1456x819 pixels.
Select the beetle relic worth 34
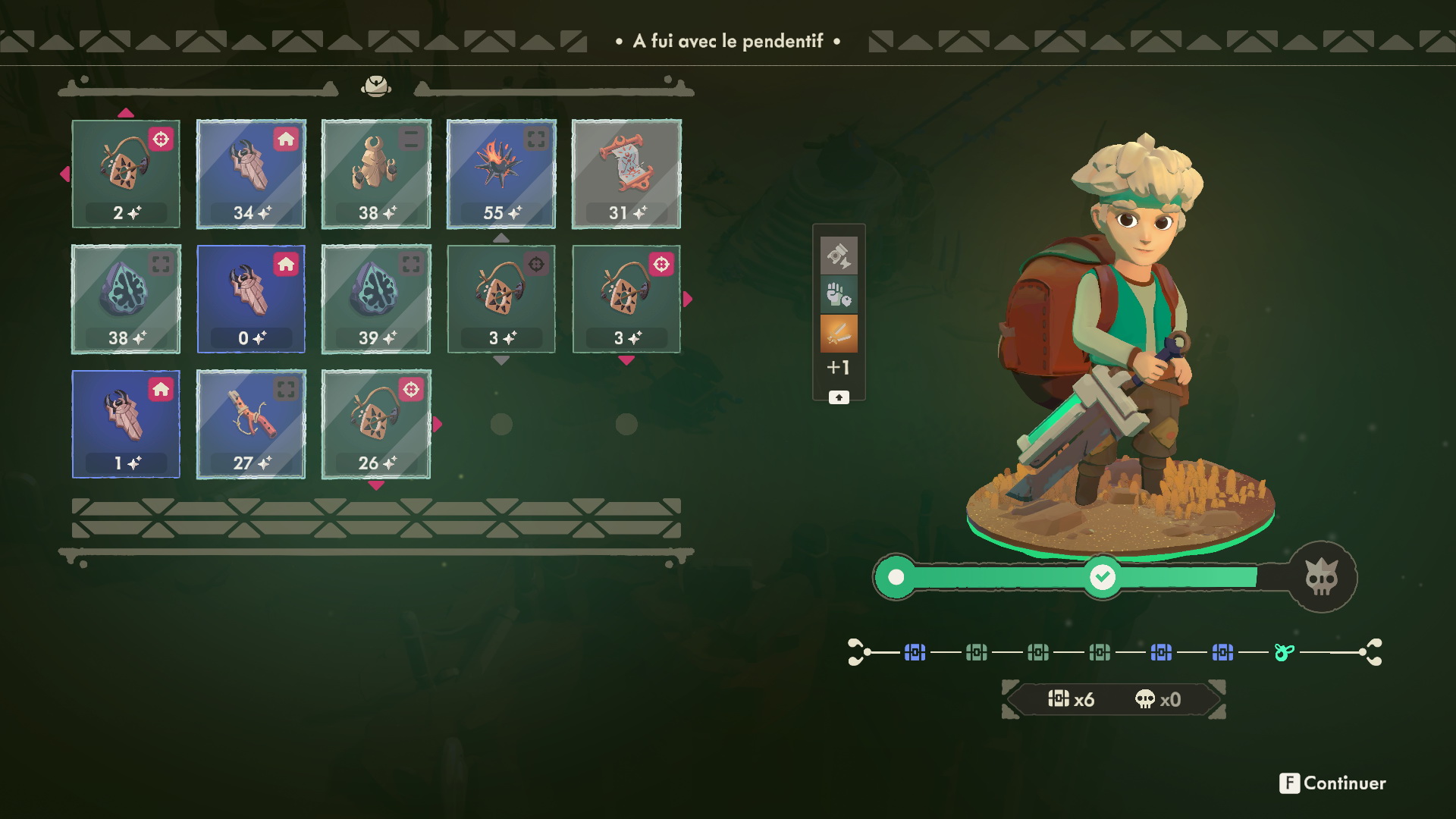(x=251, y=174)
